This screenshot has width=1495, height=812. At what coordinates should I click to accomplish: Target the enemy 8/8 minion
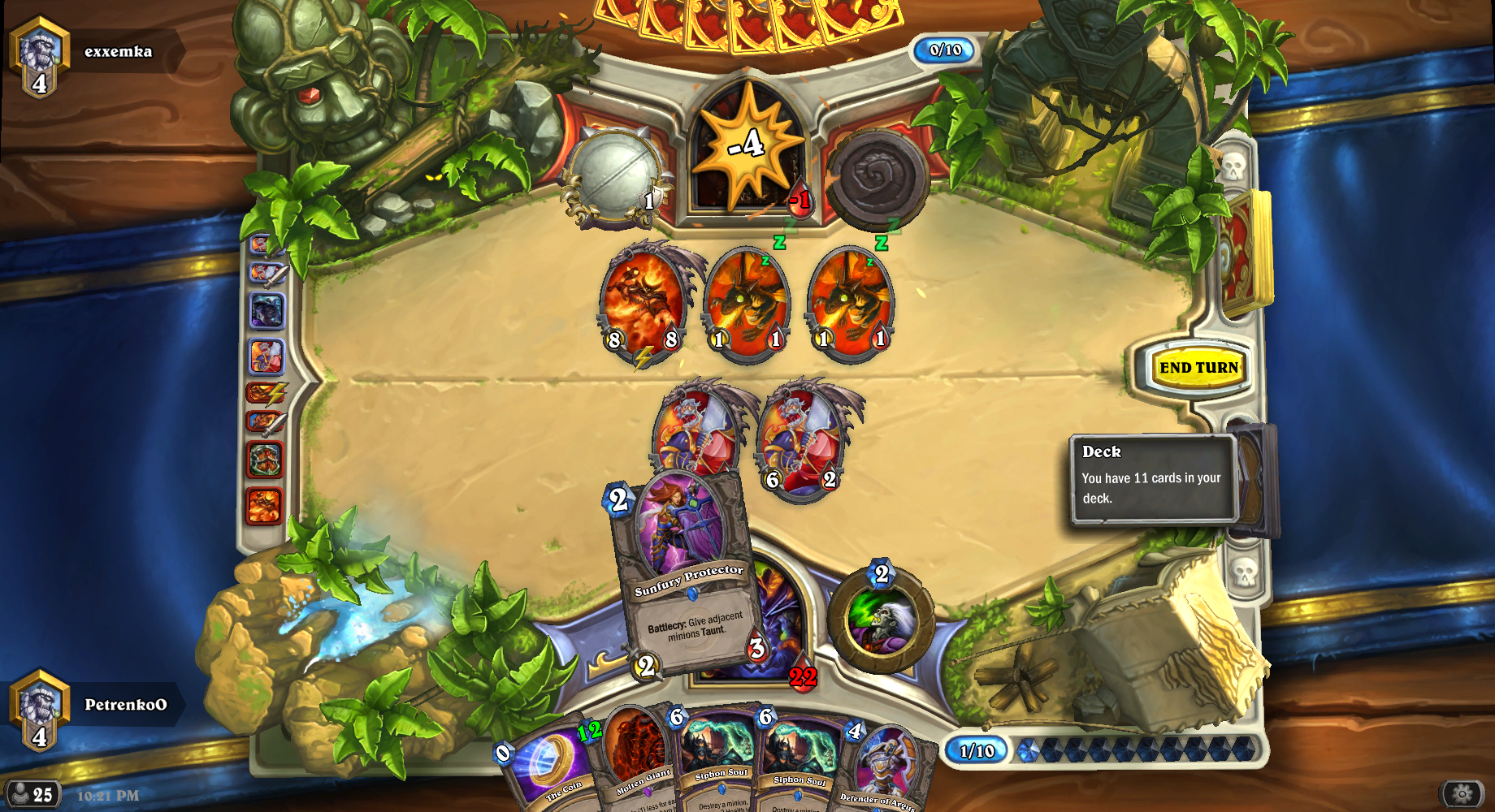[x=643, y=304]
